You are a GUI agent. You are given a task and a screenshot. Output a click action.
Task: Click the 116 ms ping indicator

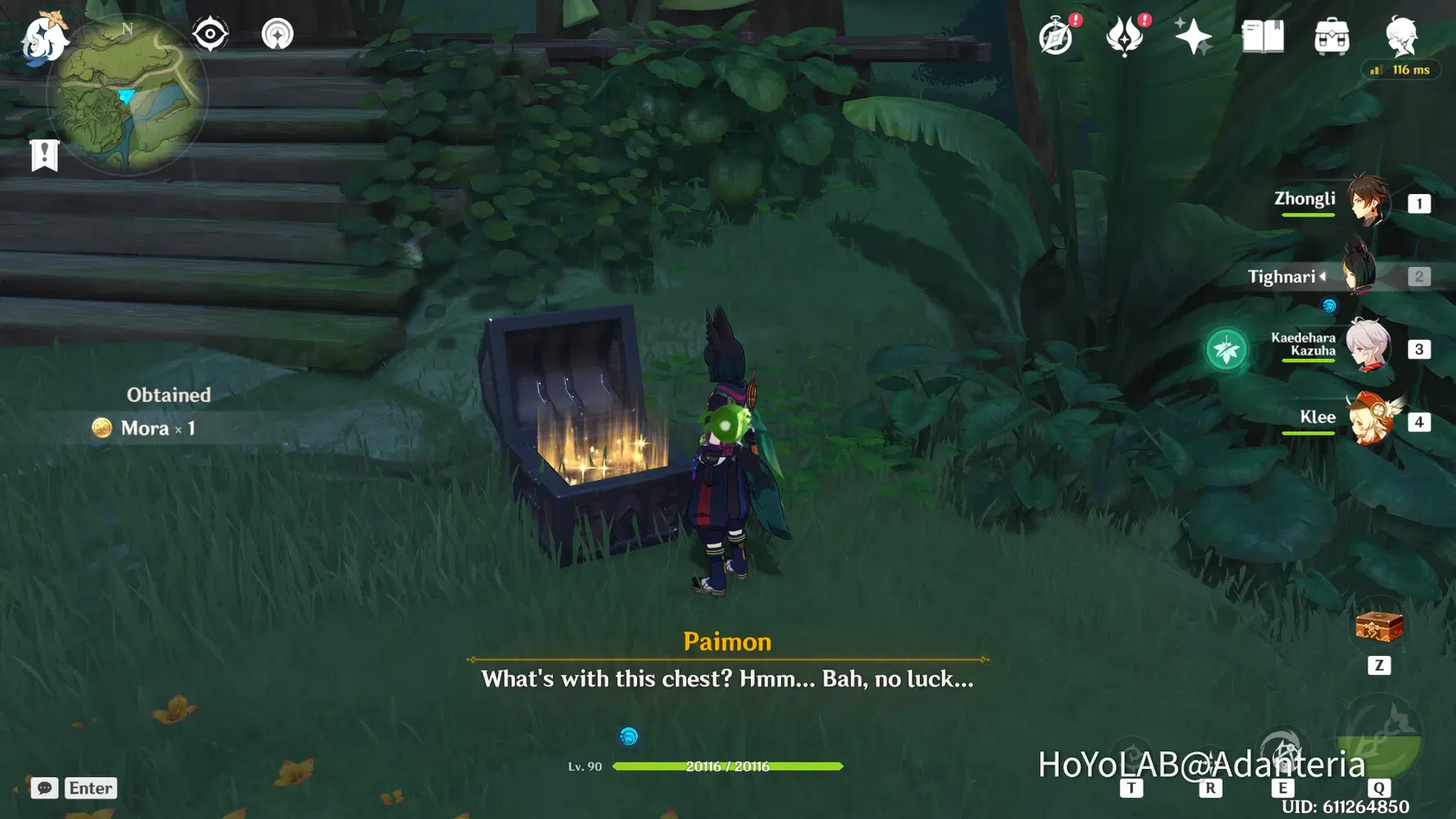[x=1400, y=70]
